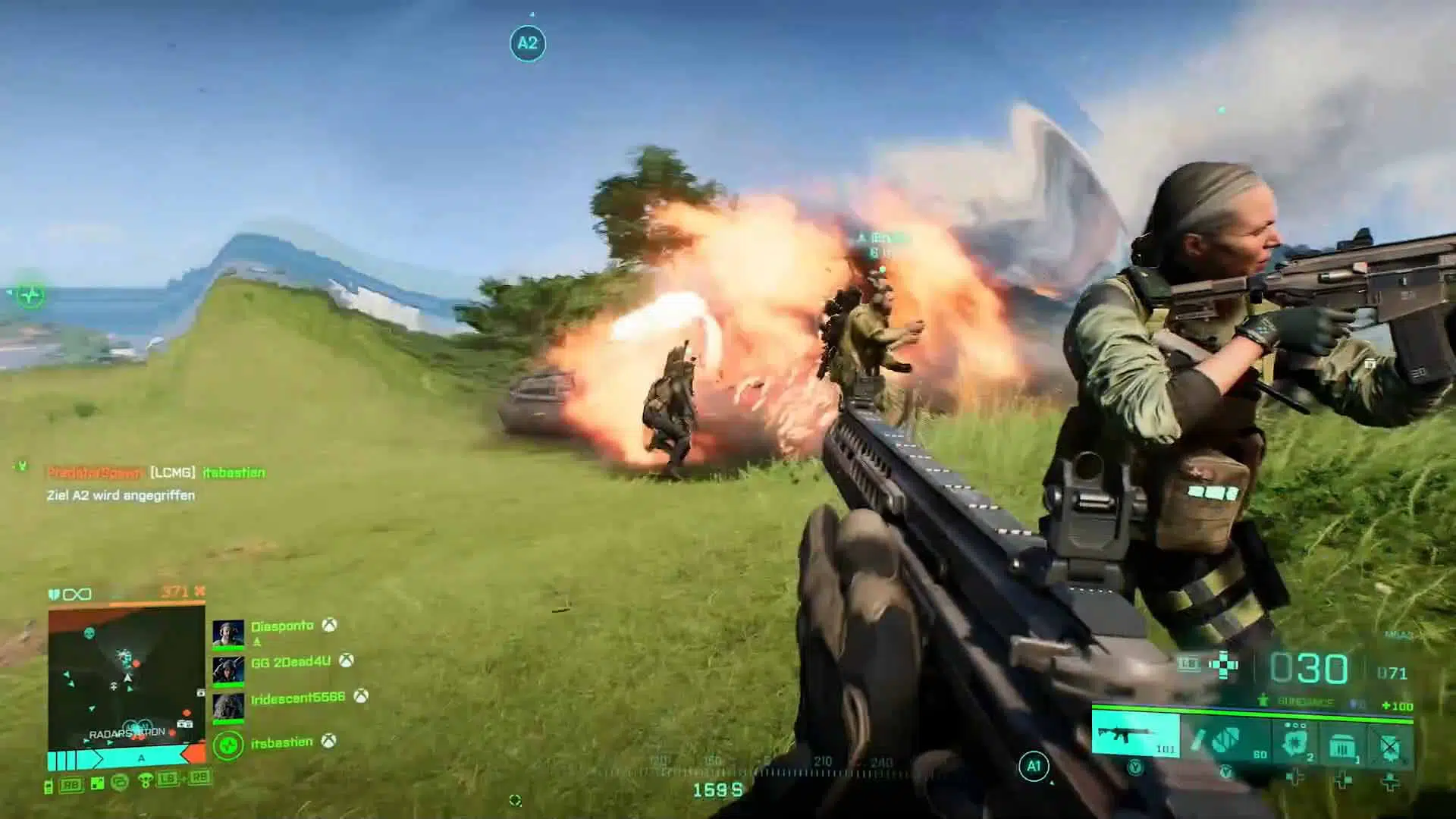Click the heartbeat revive marker icon
The image size is (1456, 819).
pos(30,295)
